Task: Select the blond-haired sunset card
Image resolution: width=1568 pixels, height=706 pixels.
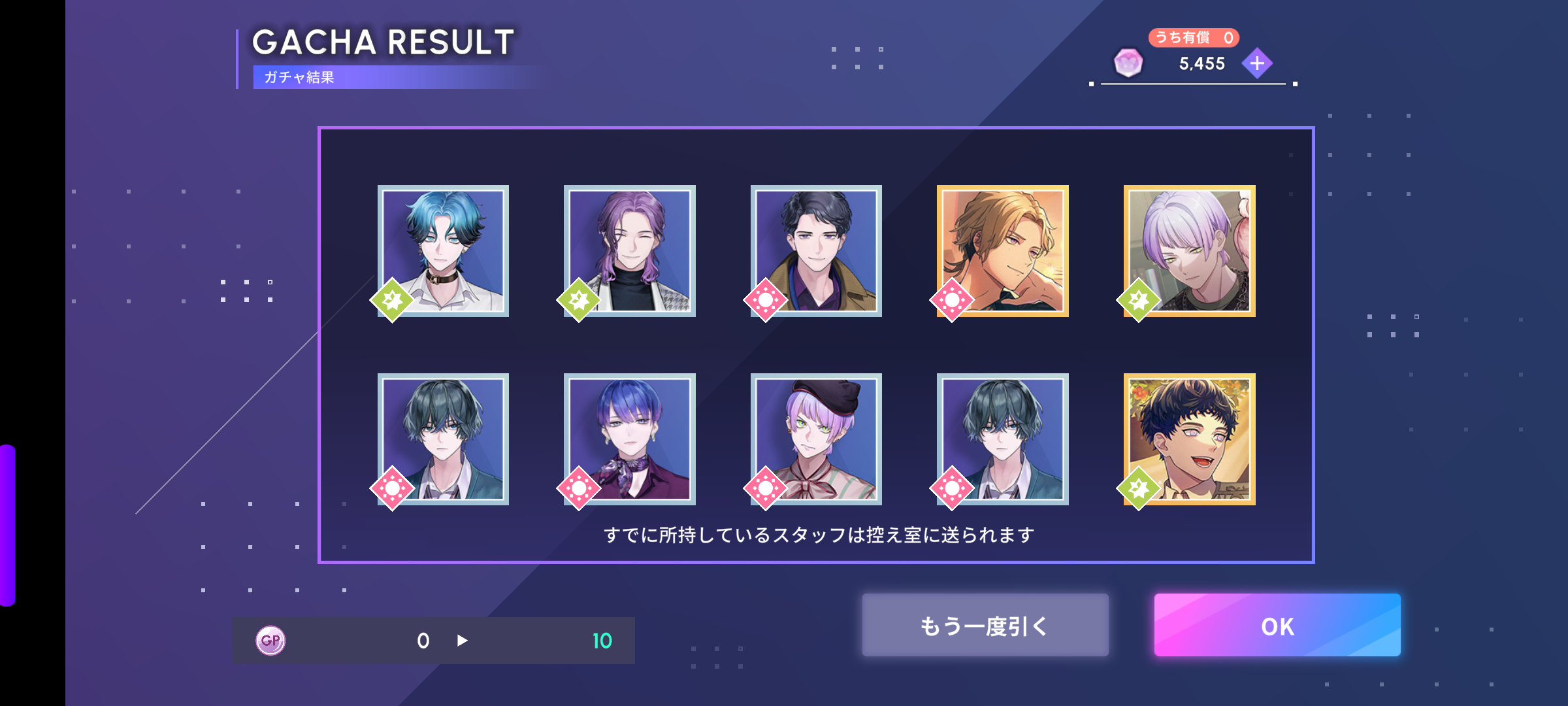Action: coord(1002,251)
